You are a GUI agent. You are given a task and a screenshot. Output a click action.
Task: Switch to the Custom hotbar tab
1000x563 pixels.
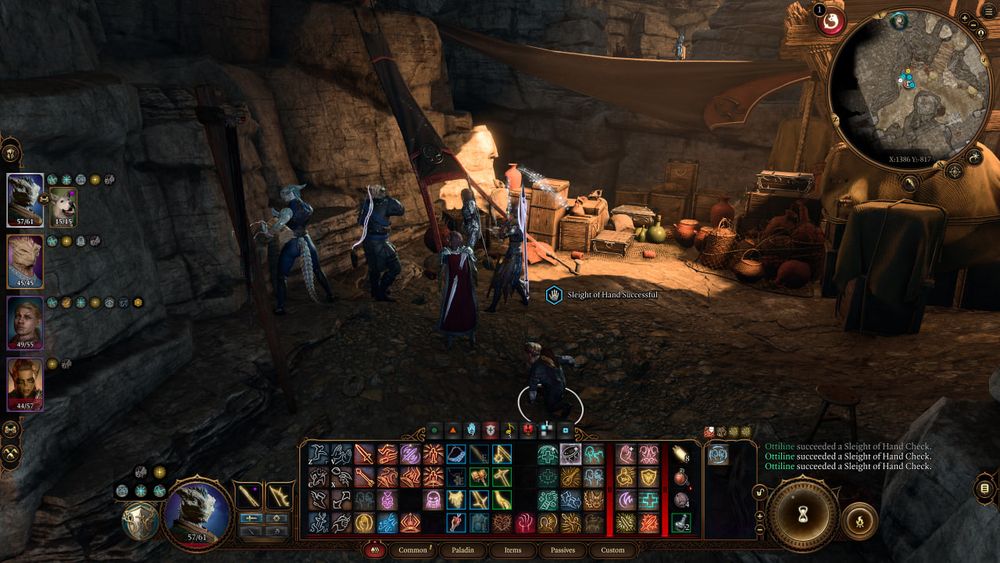coord(612,549)
